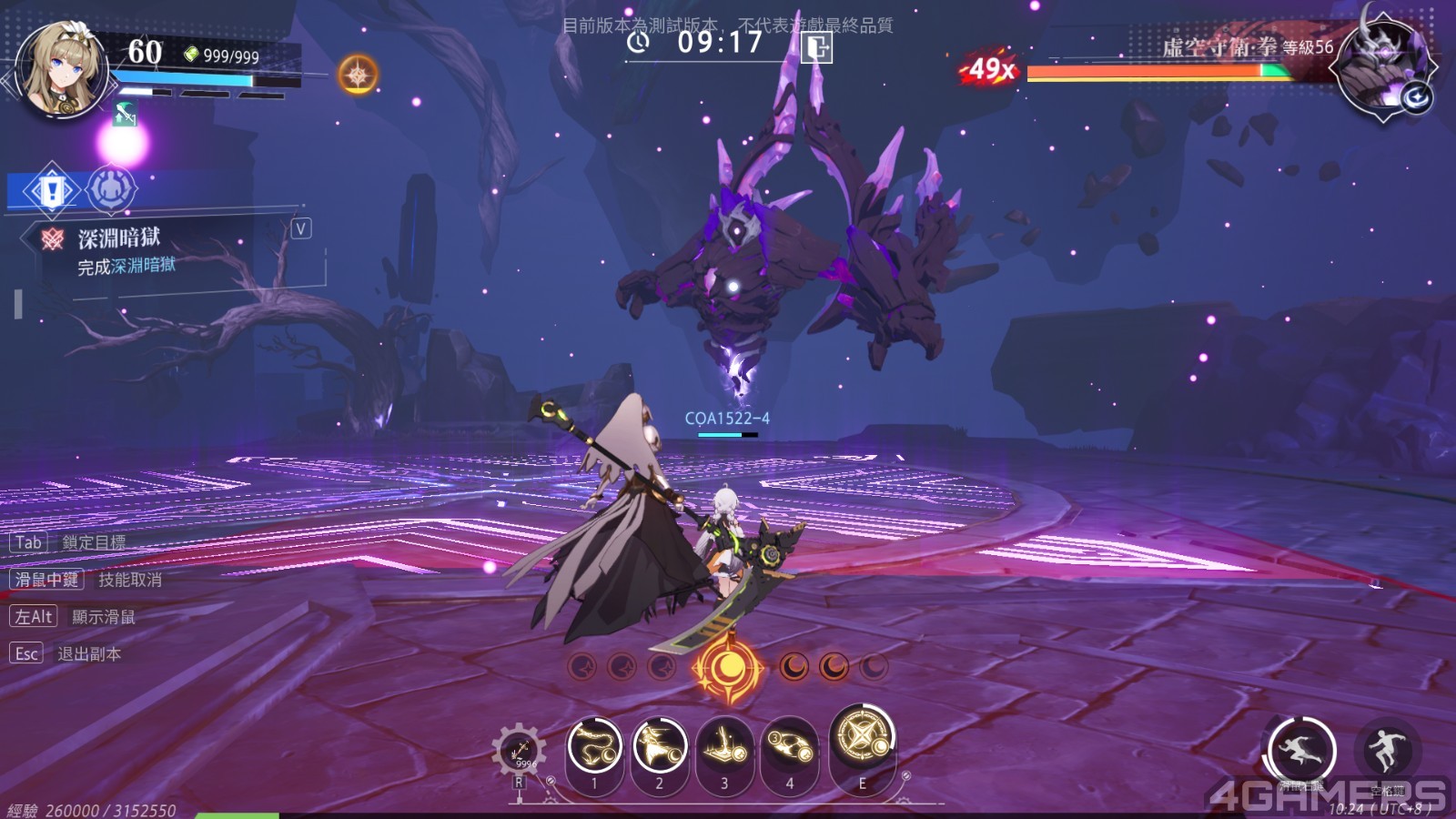Screen dimensions: 1456x819
Task: Check the green sword attack-up buff icon
Action: pyautogui.click(x=125, y=115)
